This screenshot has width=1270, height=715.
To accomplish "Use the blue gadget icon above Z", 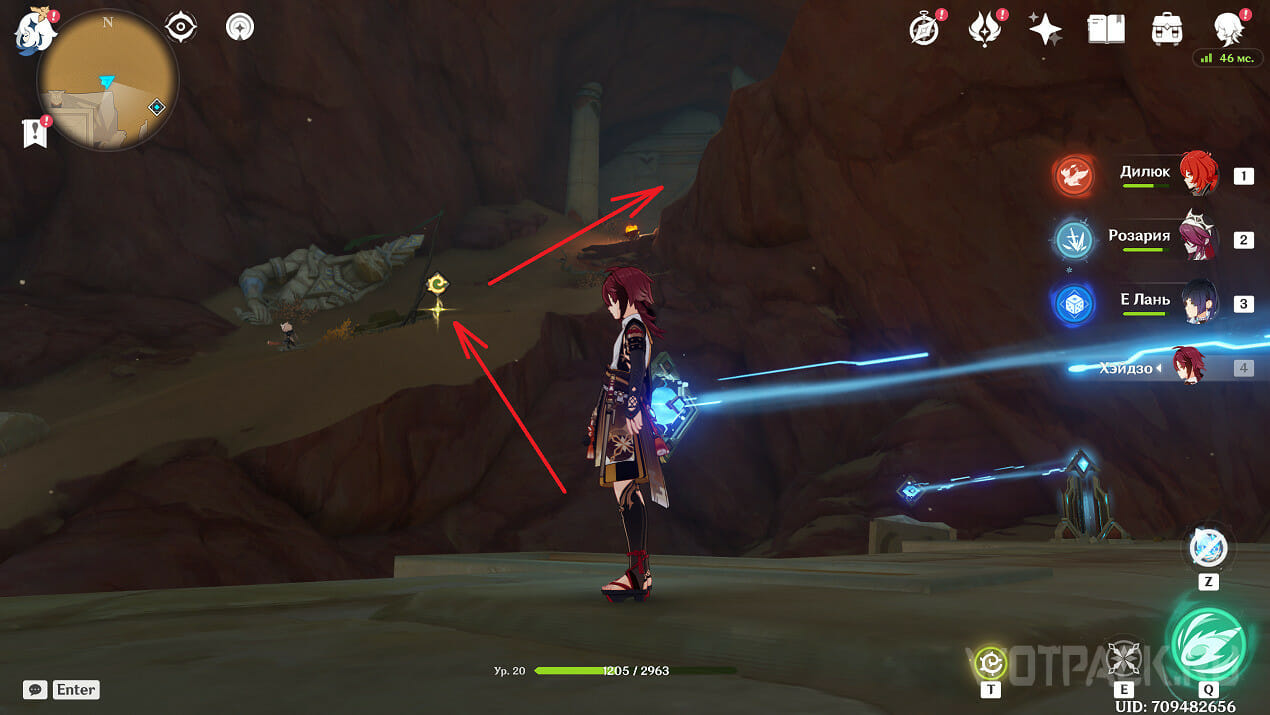I will point(1208,548).
